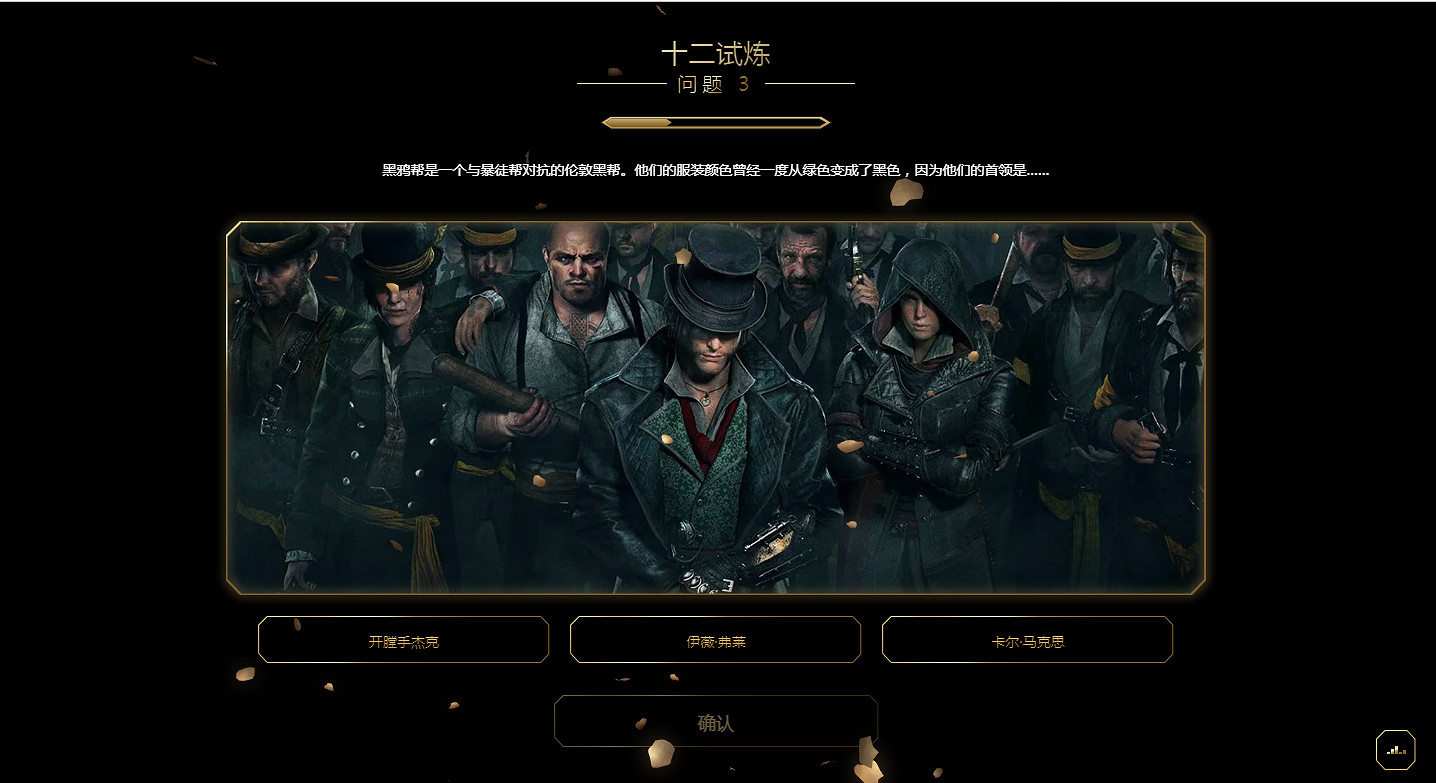Select answer option 开膛手杰克

403,640
